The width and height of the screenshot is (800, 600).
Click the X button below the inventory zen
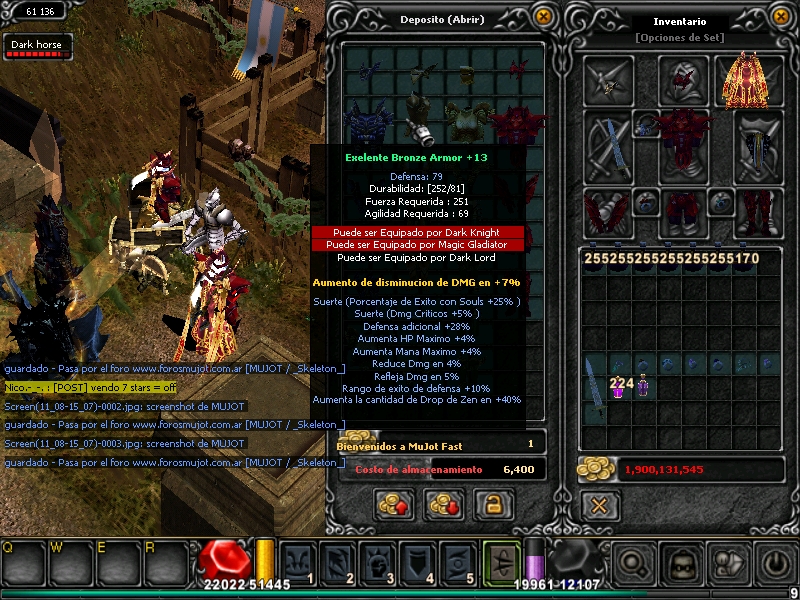(x=598, y=505)
